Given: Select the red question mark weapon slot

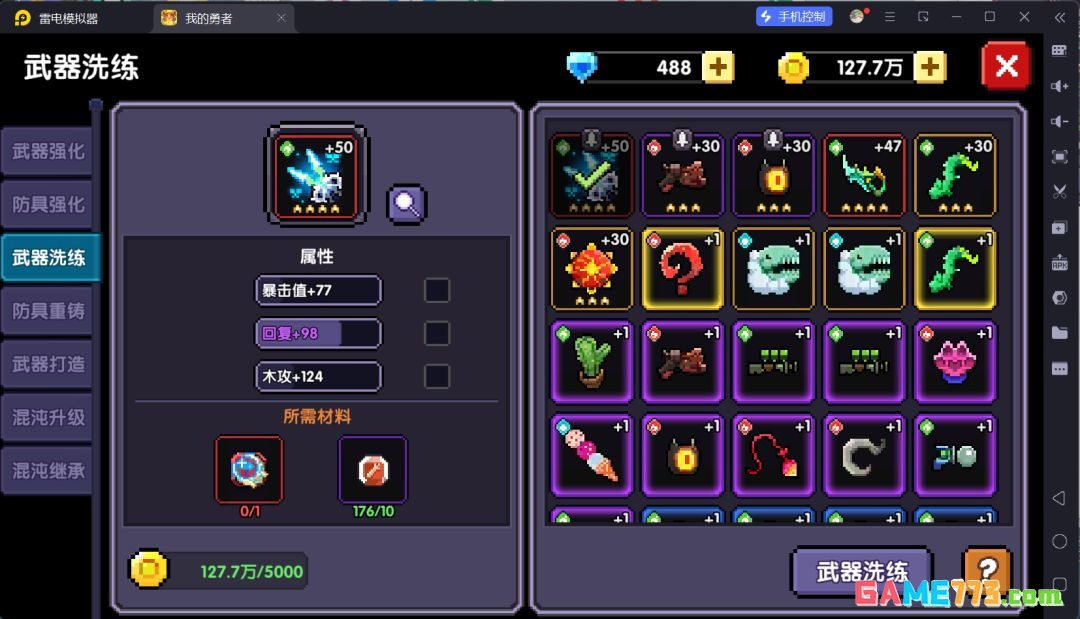Looking at the screenshot, I should click(x=682, y=269).
